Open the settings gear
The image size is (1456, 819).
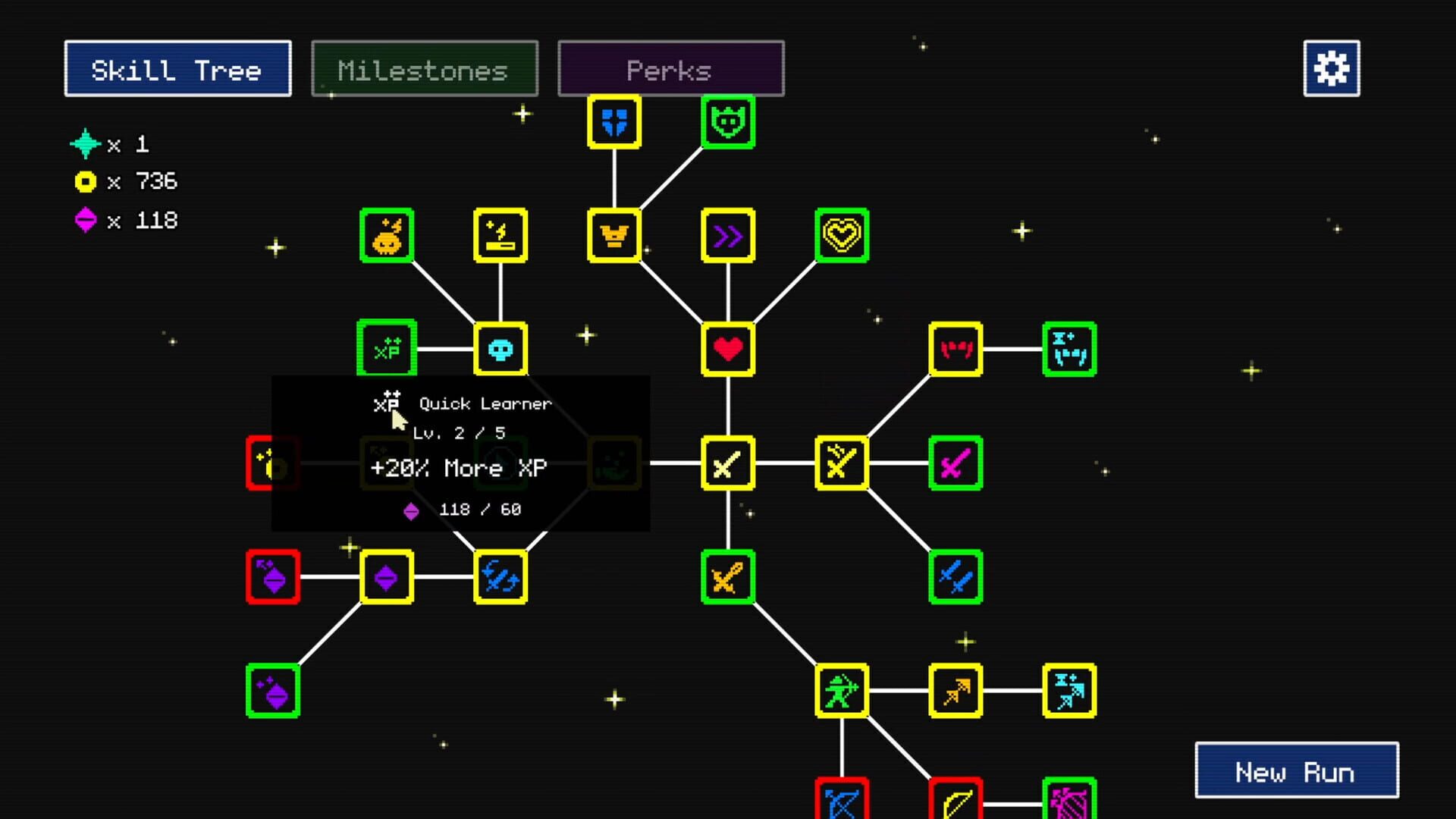[1331, 69]
